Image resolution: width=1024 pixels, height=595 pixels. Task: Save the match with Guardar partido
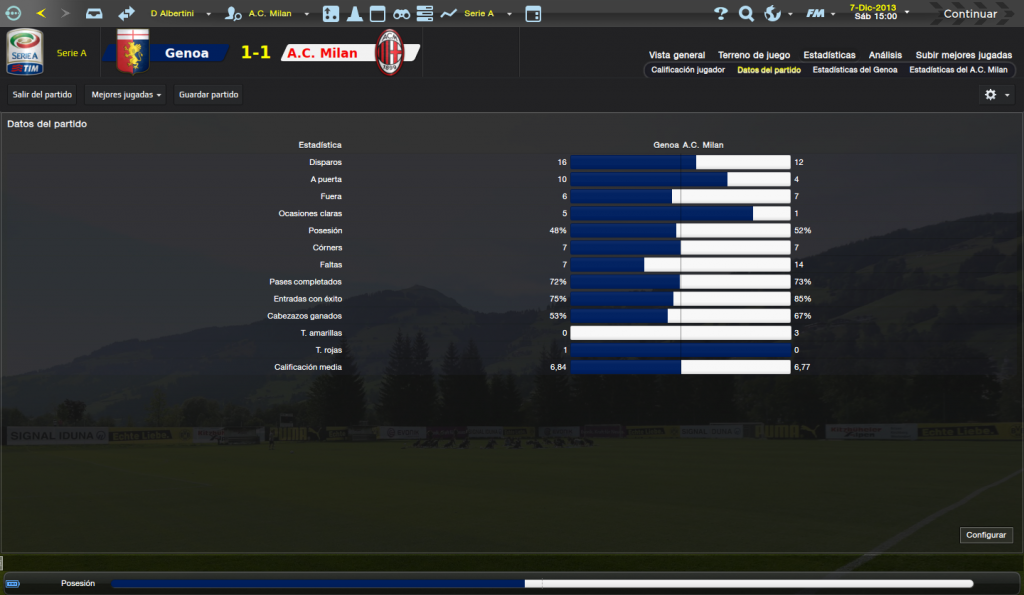[x=208, y=94]
